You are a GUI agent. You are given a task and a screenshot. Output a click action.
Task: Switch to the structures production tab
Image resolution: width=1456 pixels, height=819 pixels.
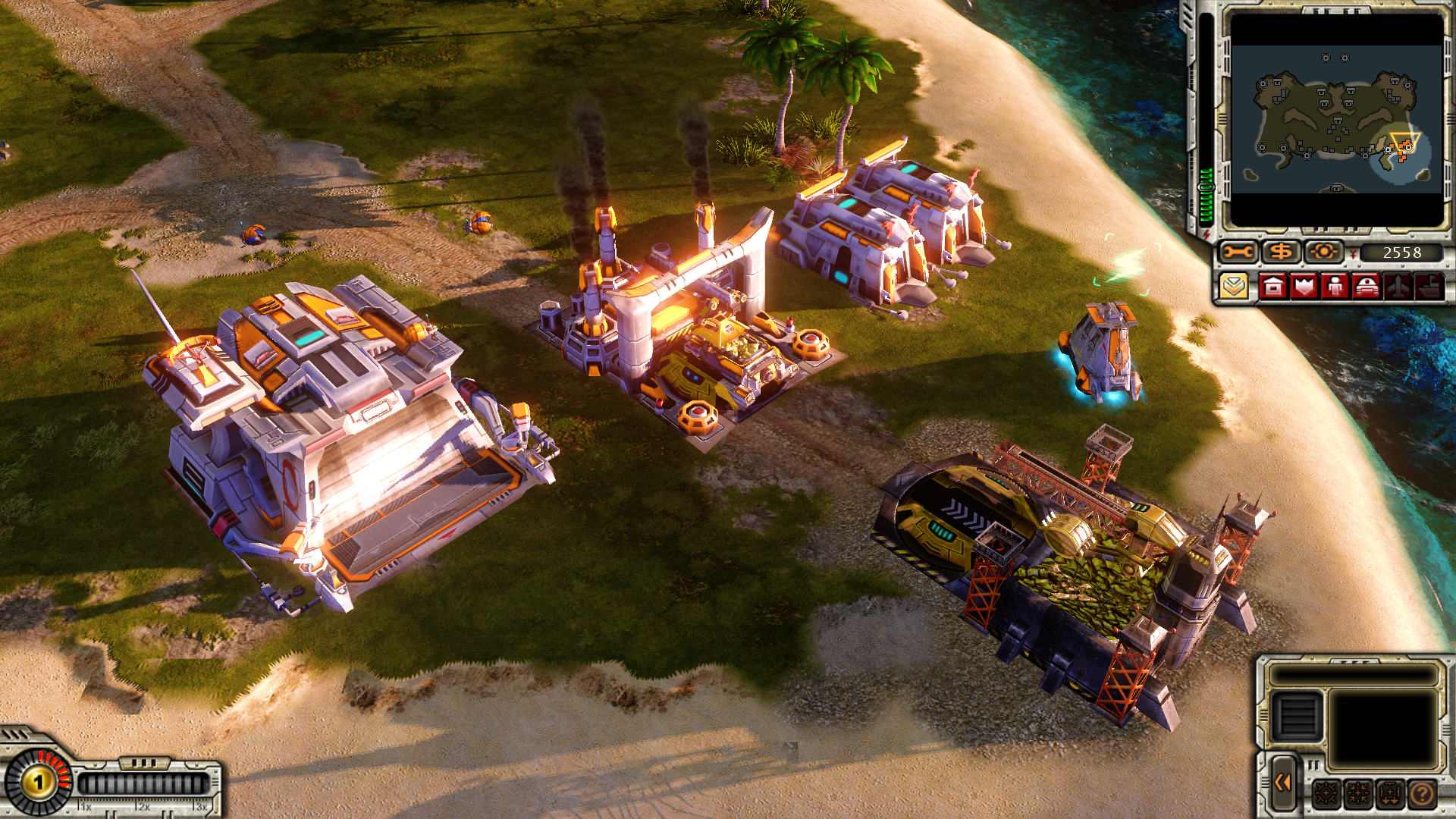(x=1273, y=287)
